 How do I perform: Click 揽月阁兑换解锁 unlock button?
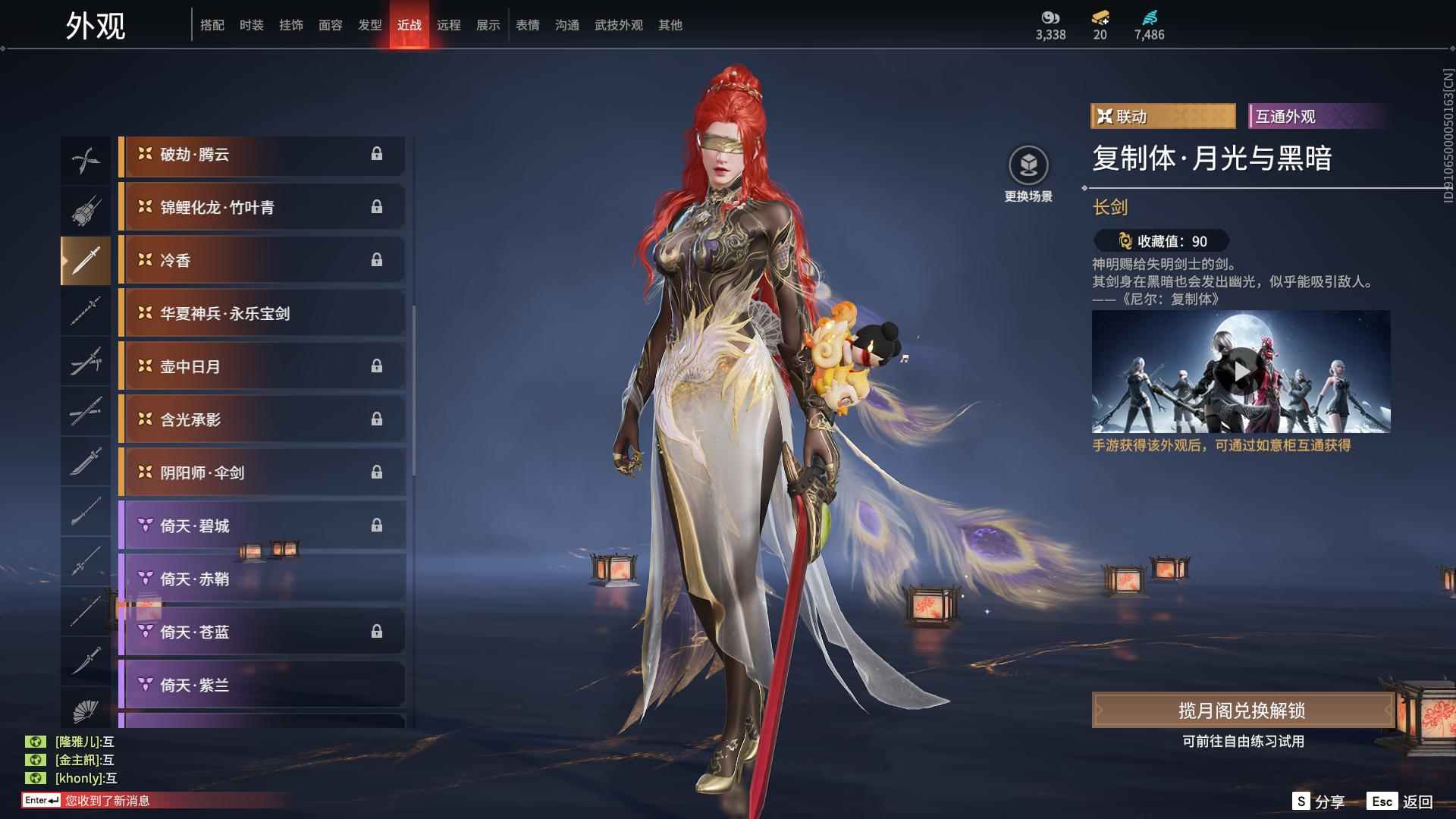pyautogui.click(x=1241, y=711)
